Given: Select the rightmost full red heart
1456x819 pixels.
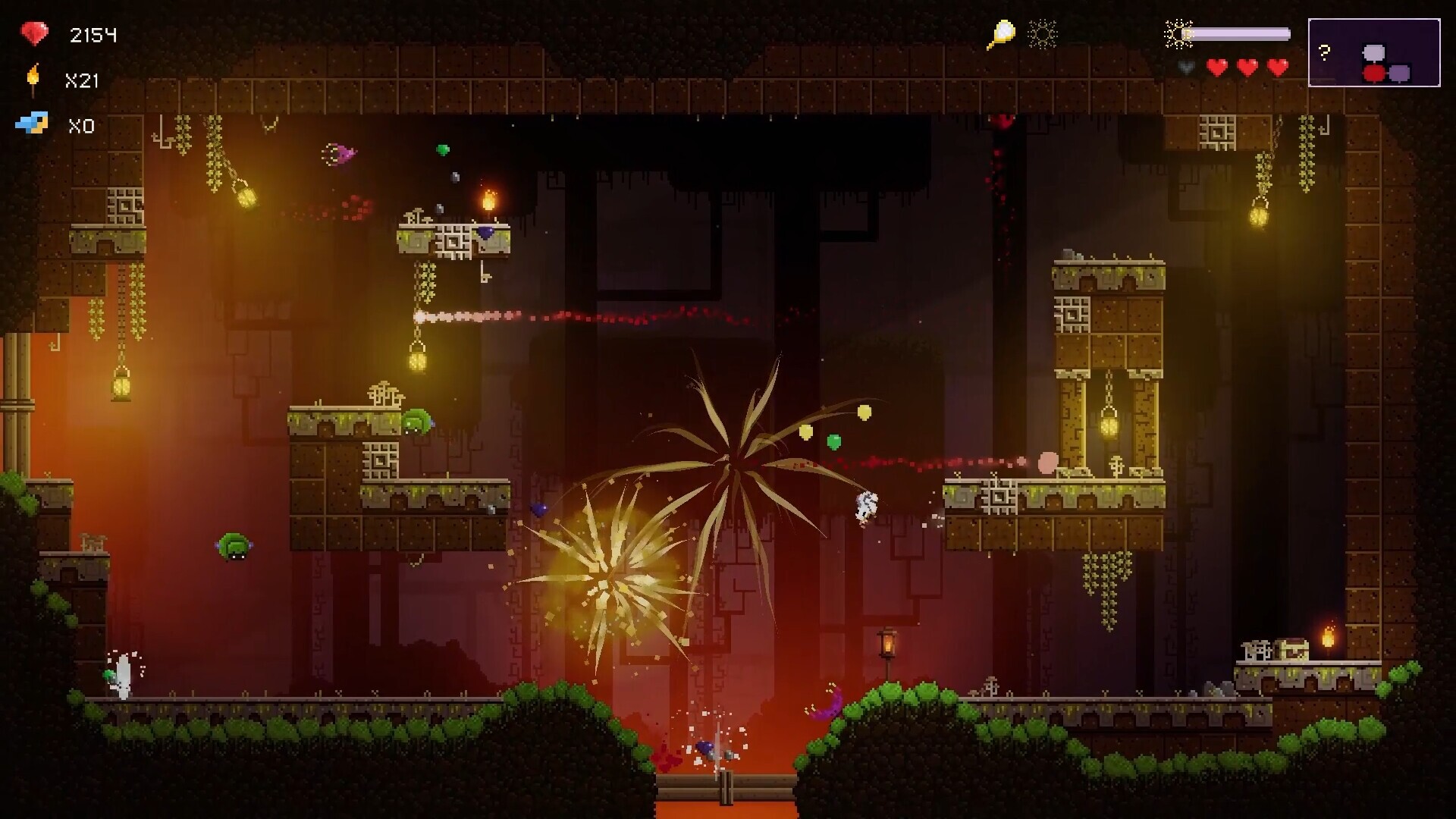Looking at the screenshot, I should pos(1278,67).
